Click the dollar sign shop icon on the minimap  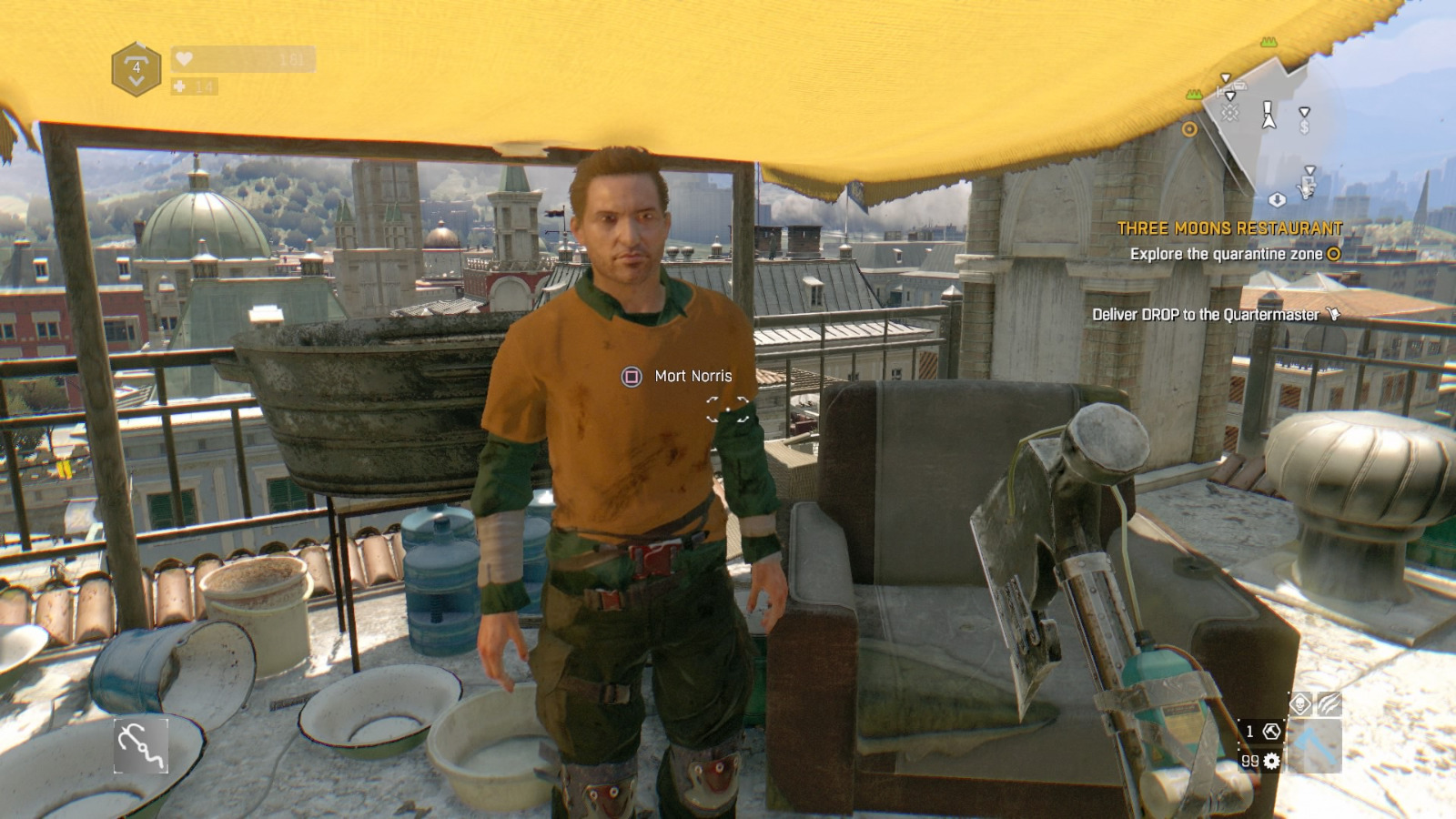pyautogui.click(x=1304, y=126)
